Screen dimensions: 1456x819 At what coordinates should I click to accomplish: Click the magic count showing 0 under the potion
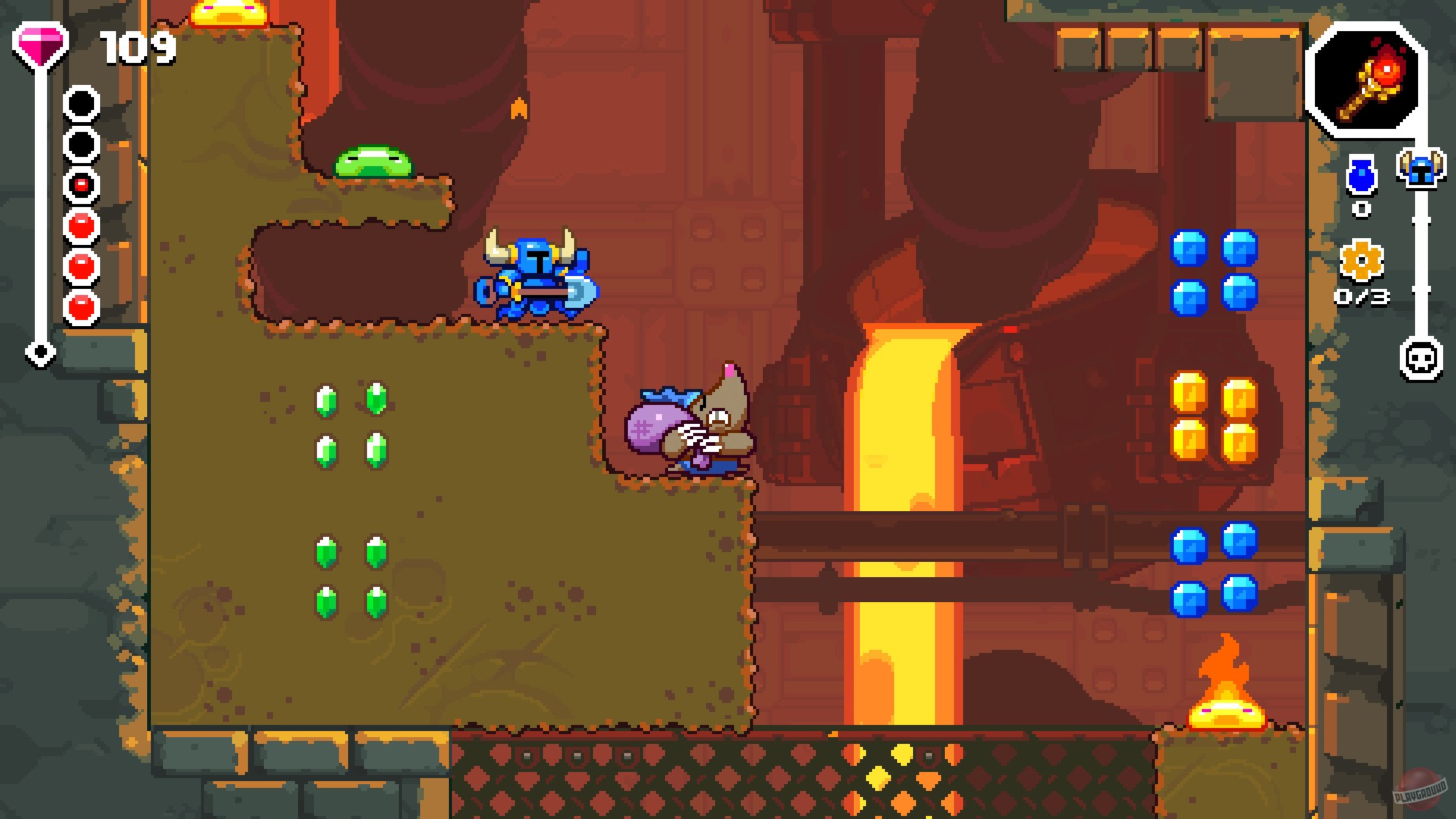coord(1361,210)
